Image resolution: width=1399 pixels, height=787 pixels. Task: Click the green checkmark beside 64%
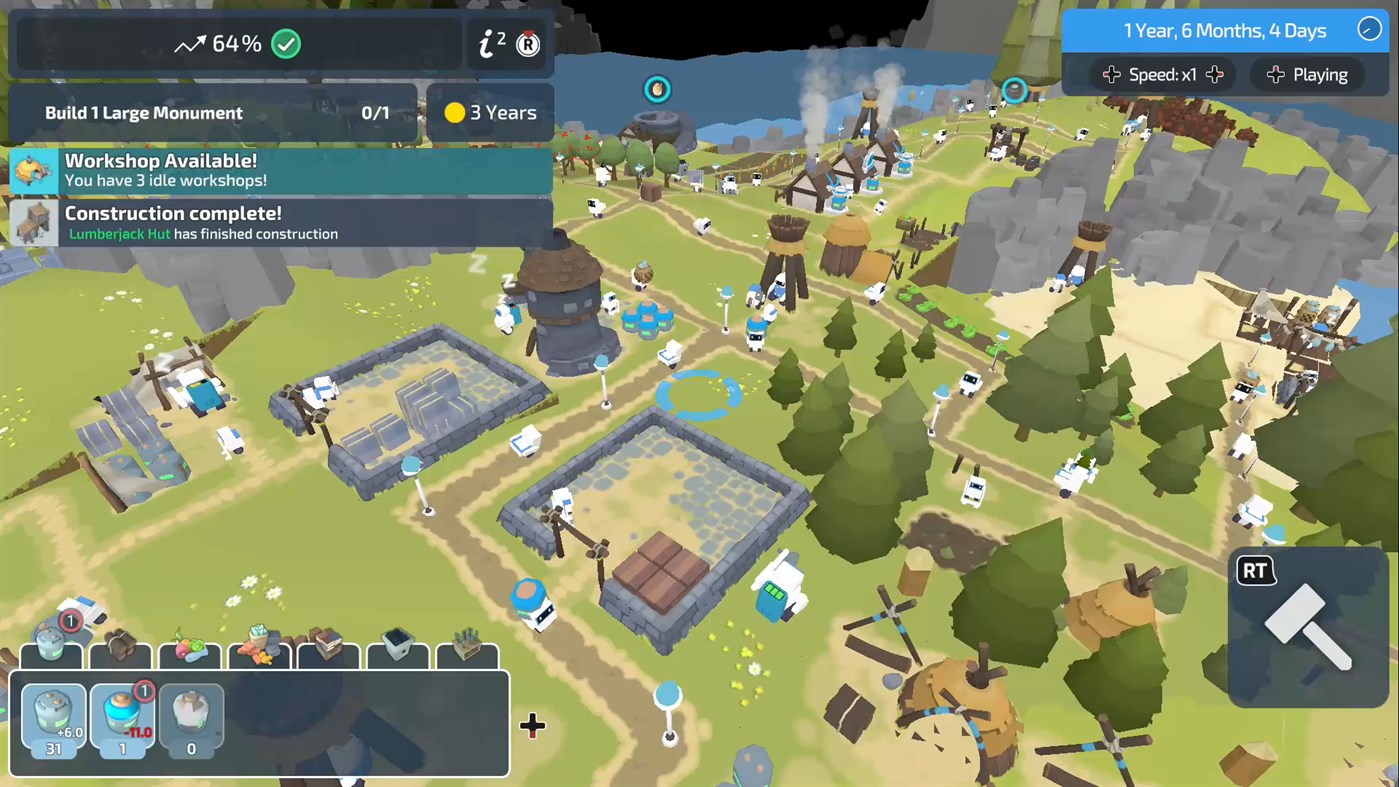pyautogui.click(x=286, y=43)
